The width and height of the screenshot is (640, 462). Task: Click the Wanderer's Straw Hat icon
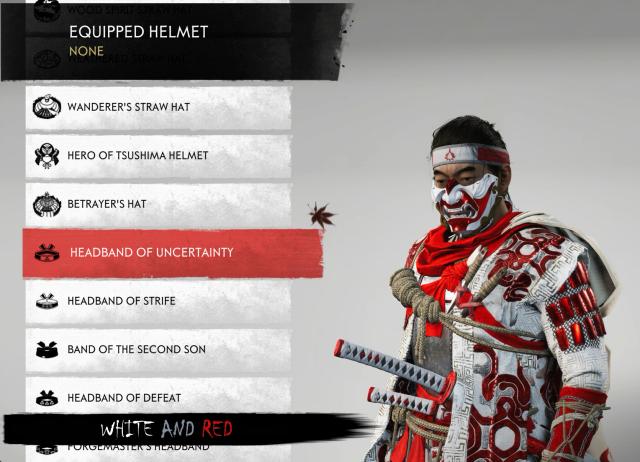coord(46,107)
